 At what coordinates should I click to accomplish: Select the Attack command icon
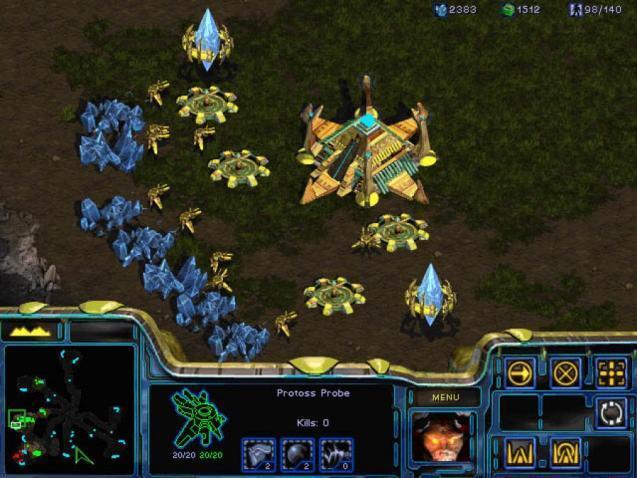(611, 373)
